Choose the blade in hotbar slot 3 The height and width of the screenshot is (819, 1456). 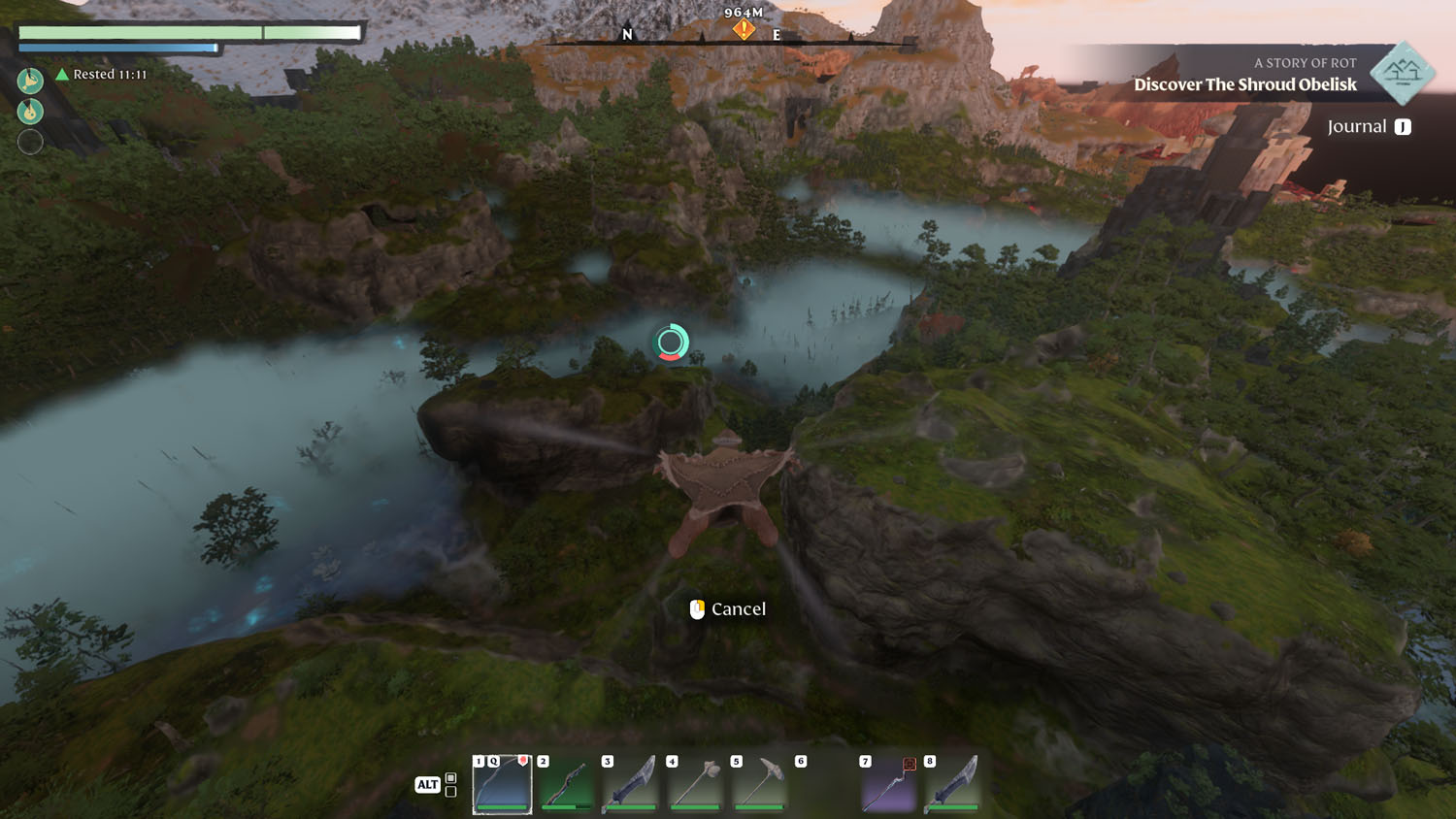(630, 784)
